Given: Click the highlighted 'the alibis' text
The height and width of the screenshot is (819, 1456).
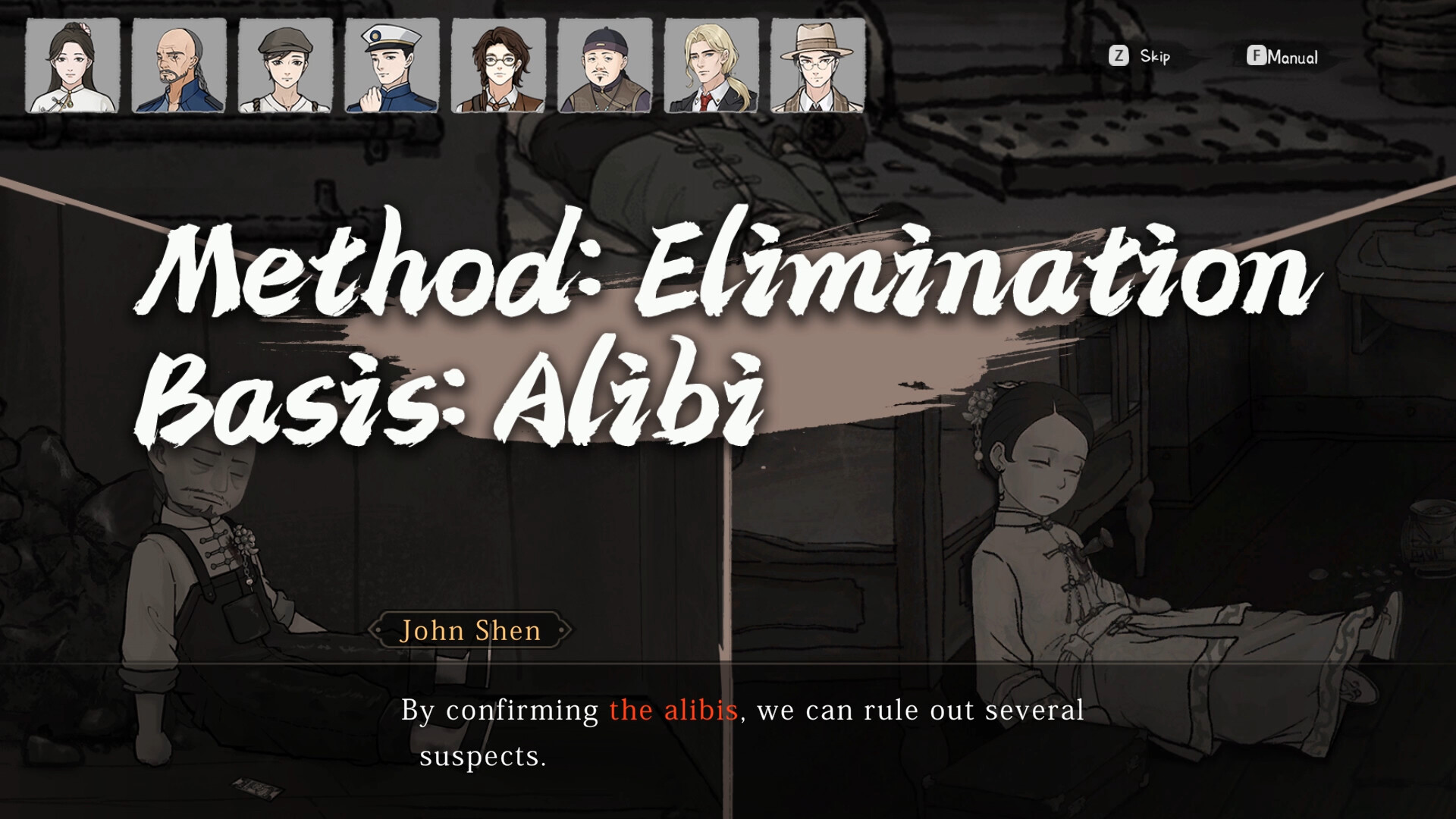Looking at the screenshot, I should click(x=673, y=710).
